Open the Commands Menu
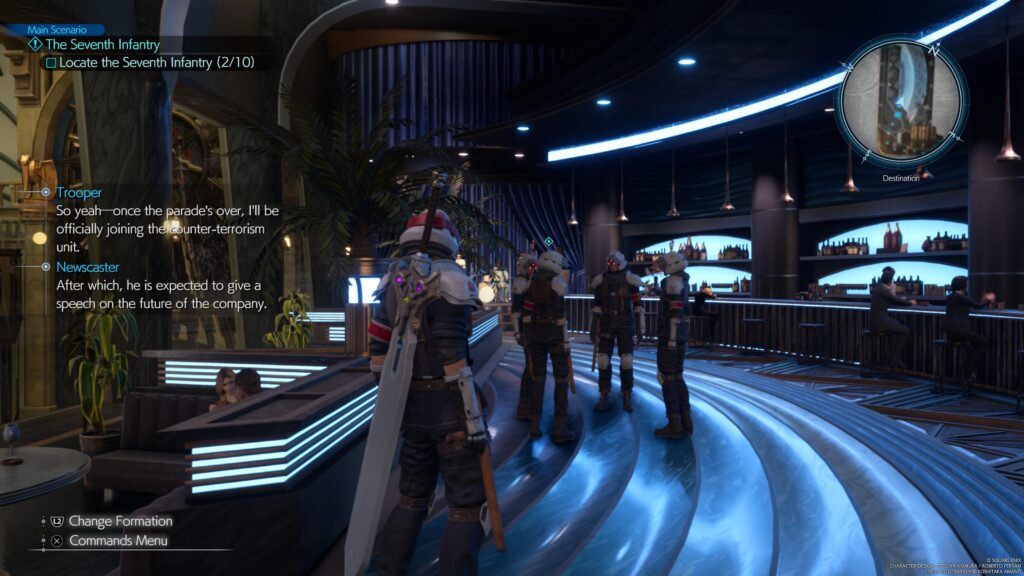 click(117, 541)
